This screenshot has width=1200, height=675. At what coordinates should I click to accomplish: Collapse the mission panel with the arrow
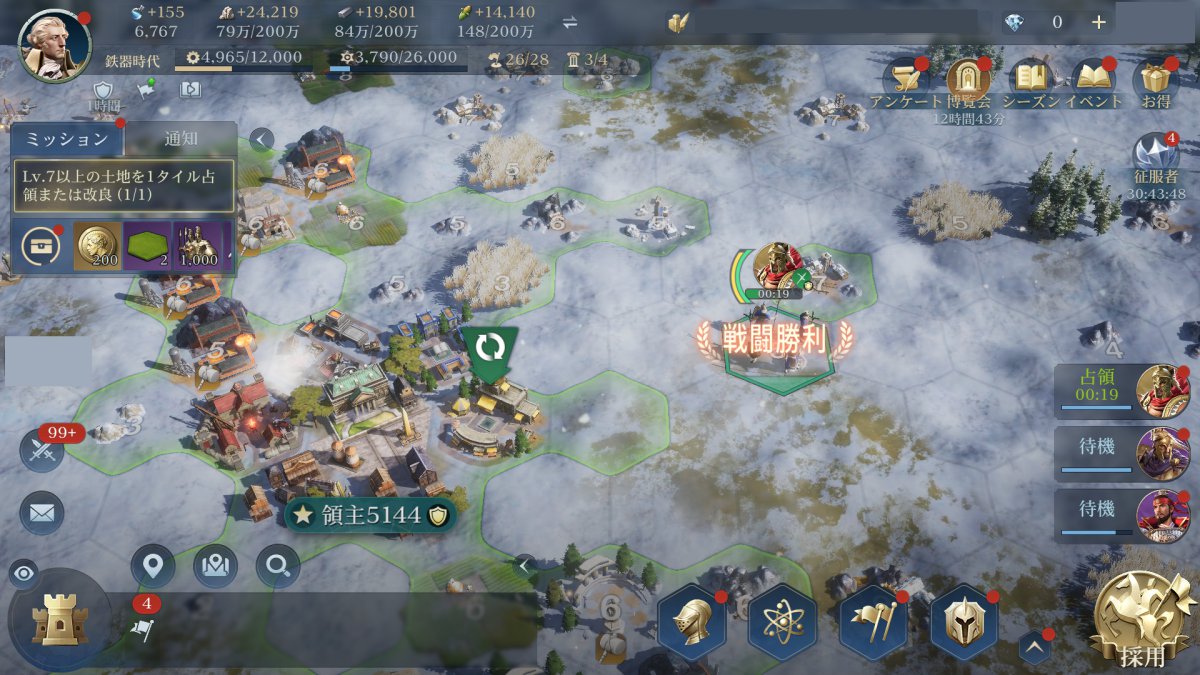(x=261, y=140)
